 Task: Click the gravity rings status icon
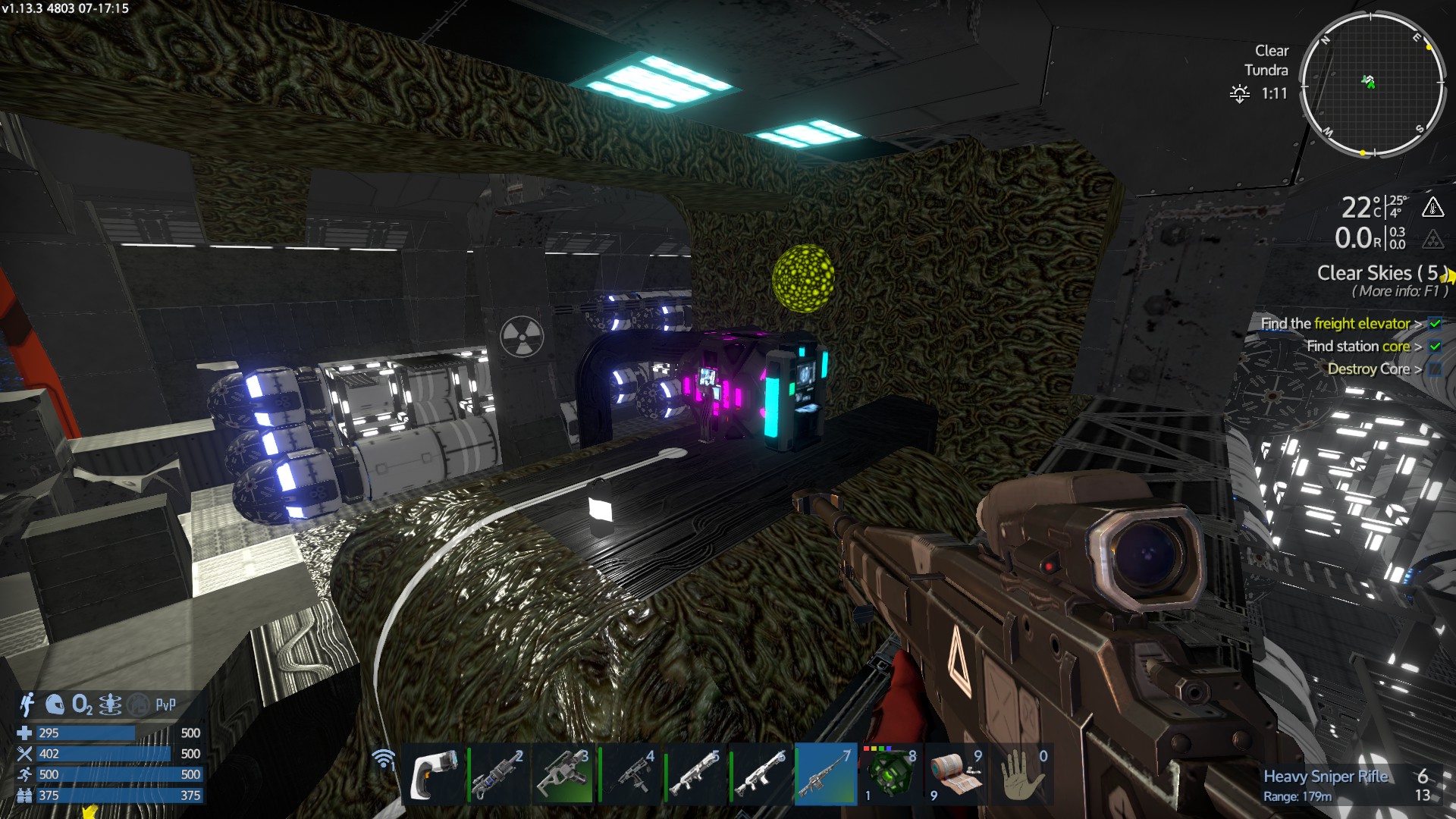point(110,704)
